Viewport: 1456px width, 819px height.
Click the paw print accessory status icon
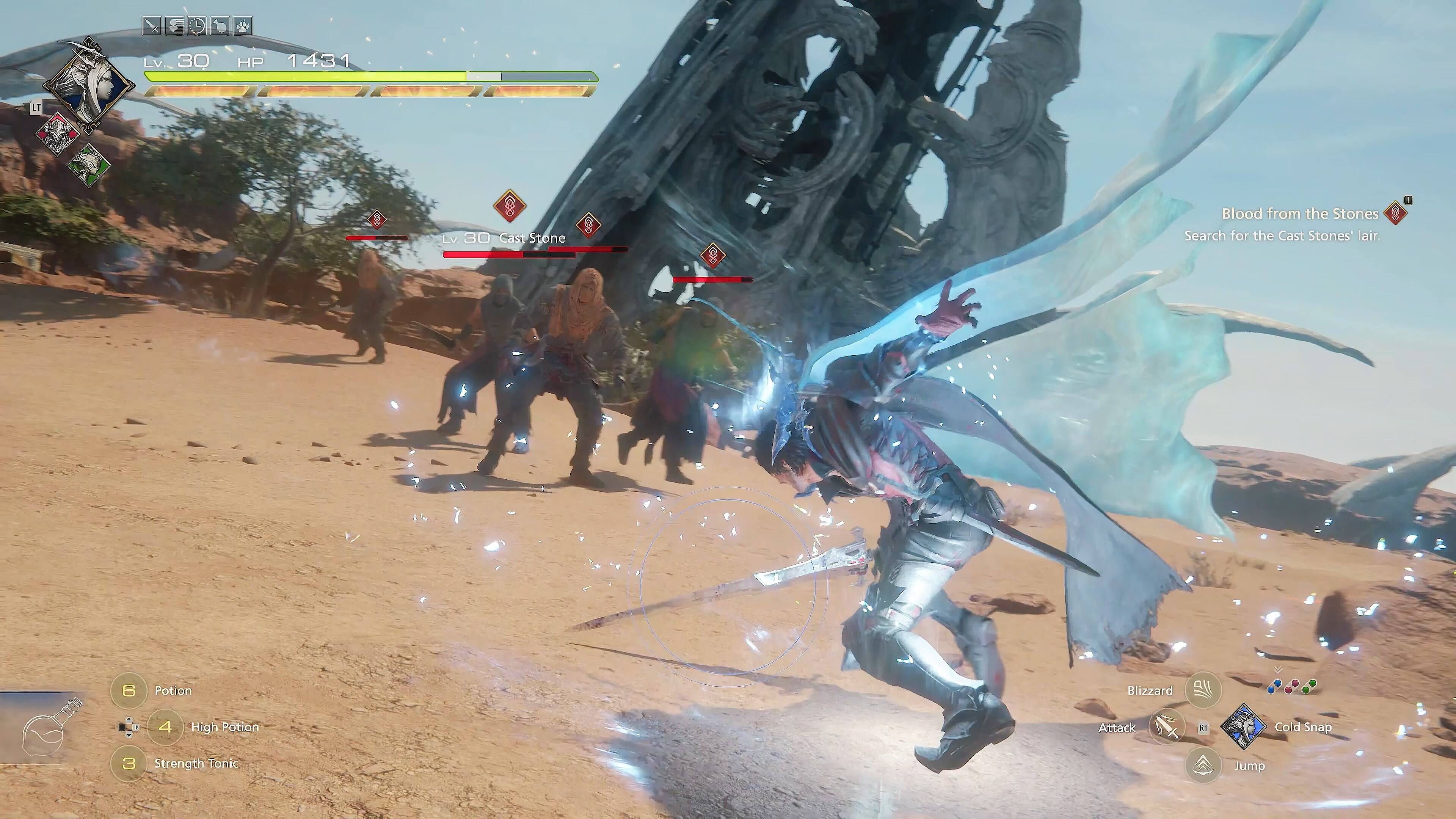tap(243, 26)
